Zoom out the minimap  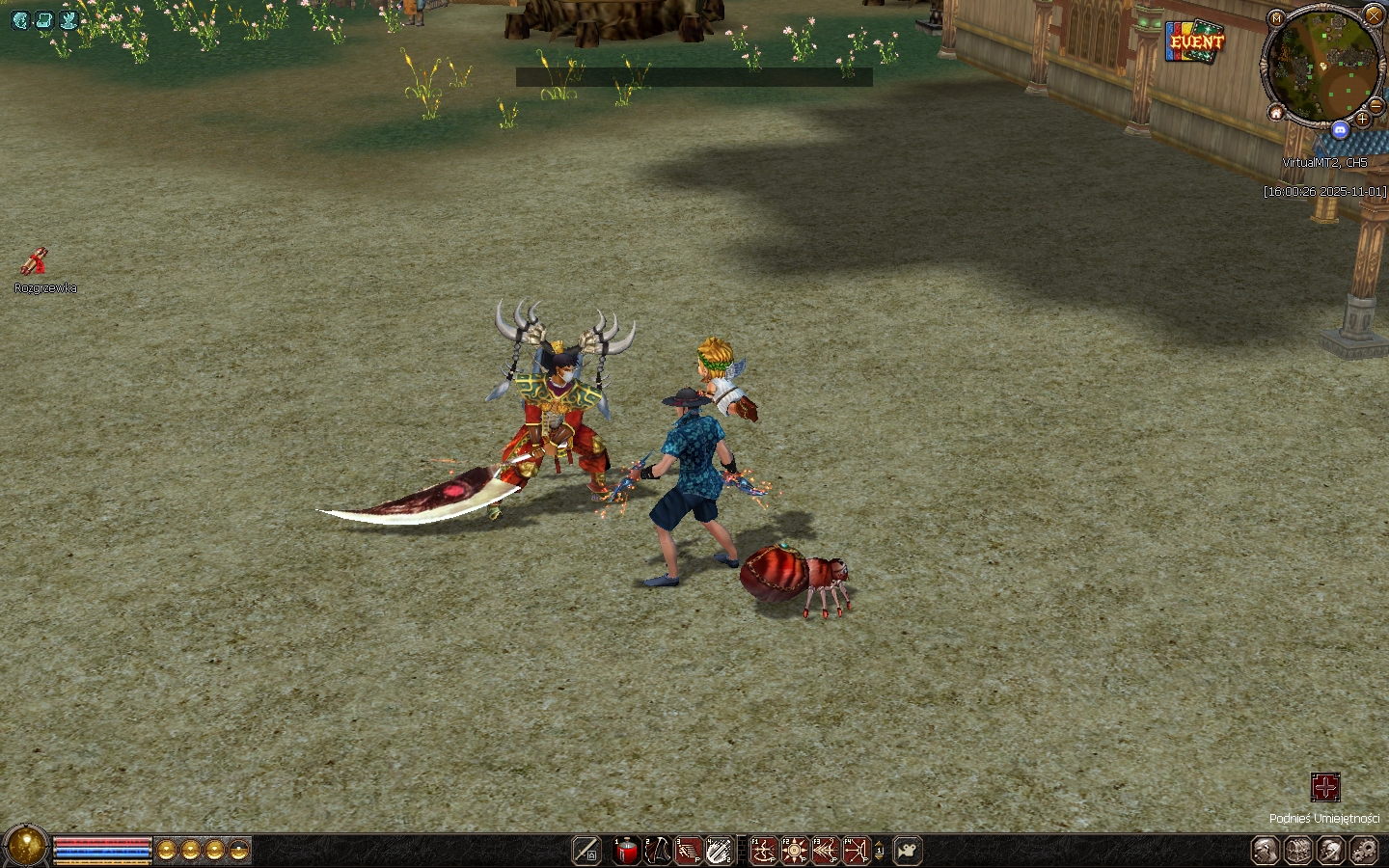(1376, 104)
